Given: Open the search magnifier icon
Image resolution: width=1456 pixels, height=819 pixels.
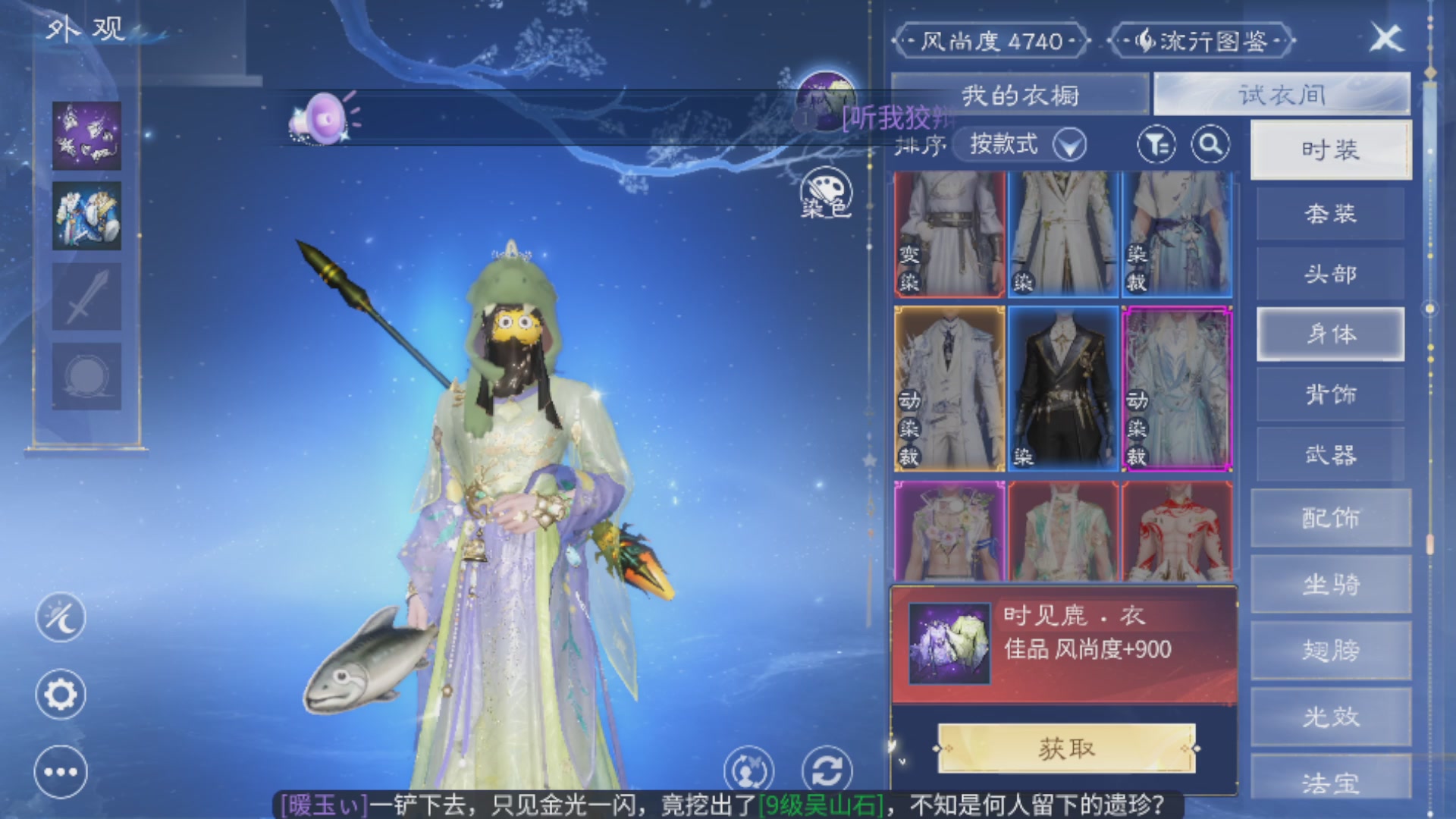Looking at the screenshot, I should 1211,145.
